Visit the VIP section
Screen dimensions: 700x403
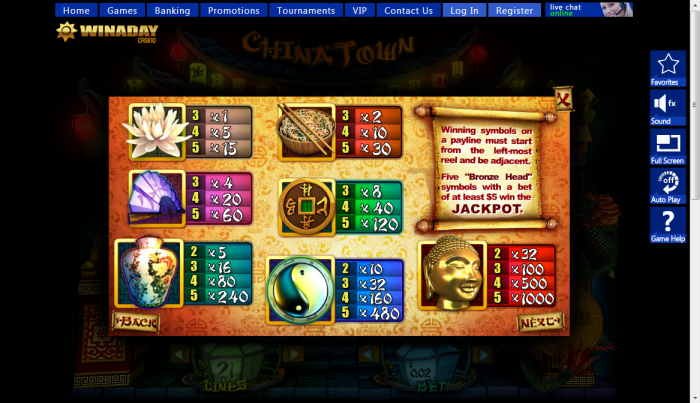coord(359,10)
